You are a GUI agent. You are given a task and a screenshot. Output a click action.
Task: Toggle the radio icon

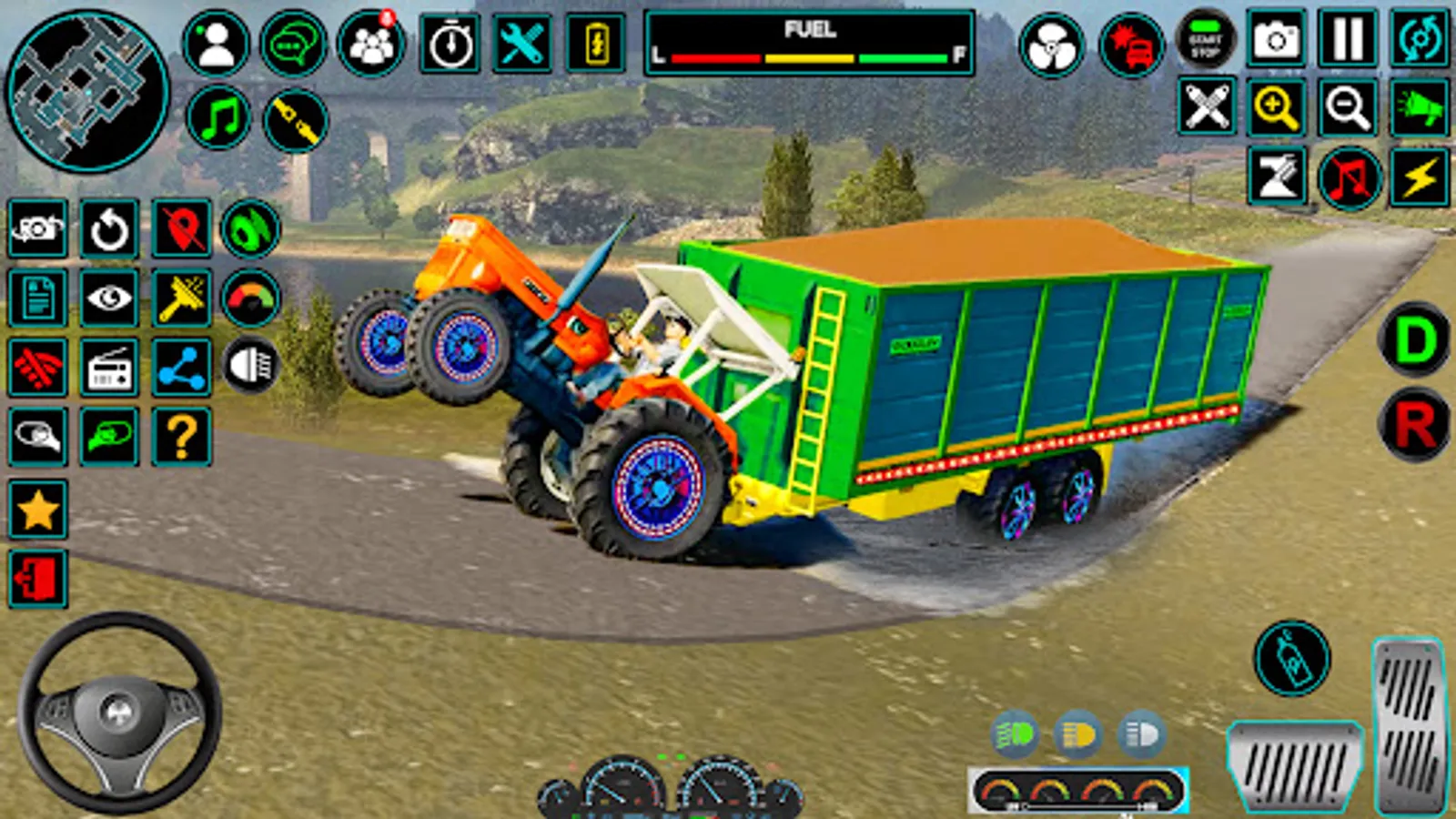coord(109,369)
